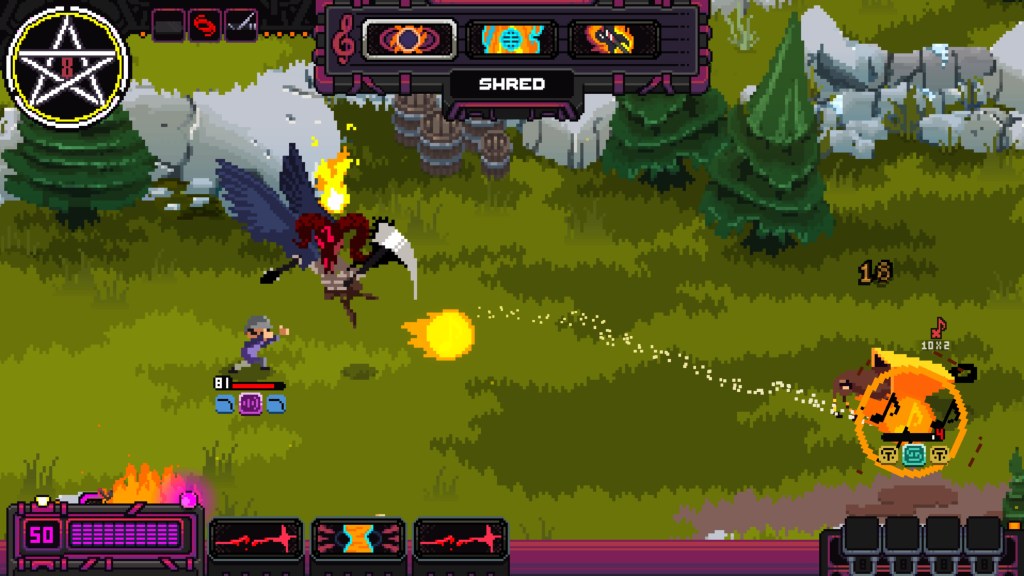The image size is (1024, 576).
Task: Click the red swirl status icon
Action: click(204, 23)
